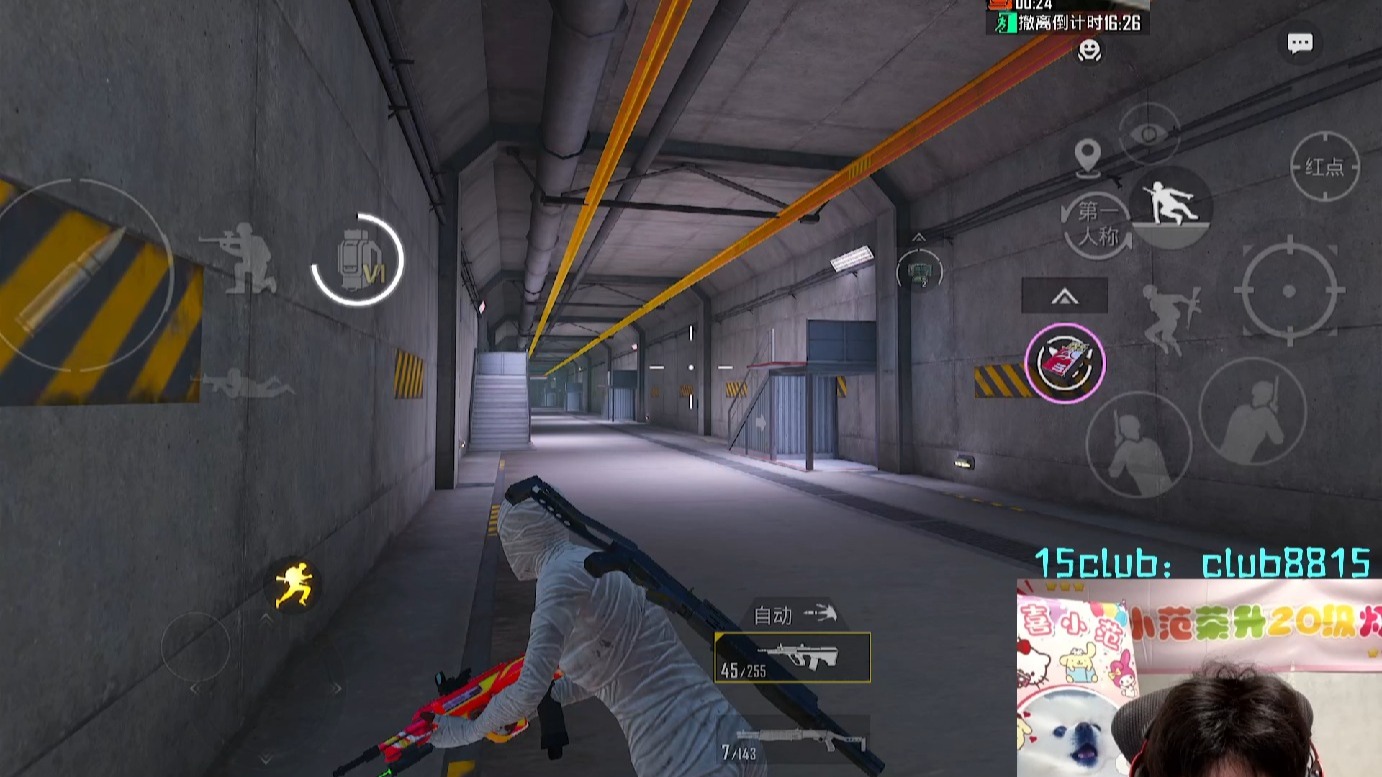The image size is (1382, 777).
Task: Toggle 第一人称 first-person view
Action: coord(1097,224)
